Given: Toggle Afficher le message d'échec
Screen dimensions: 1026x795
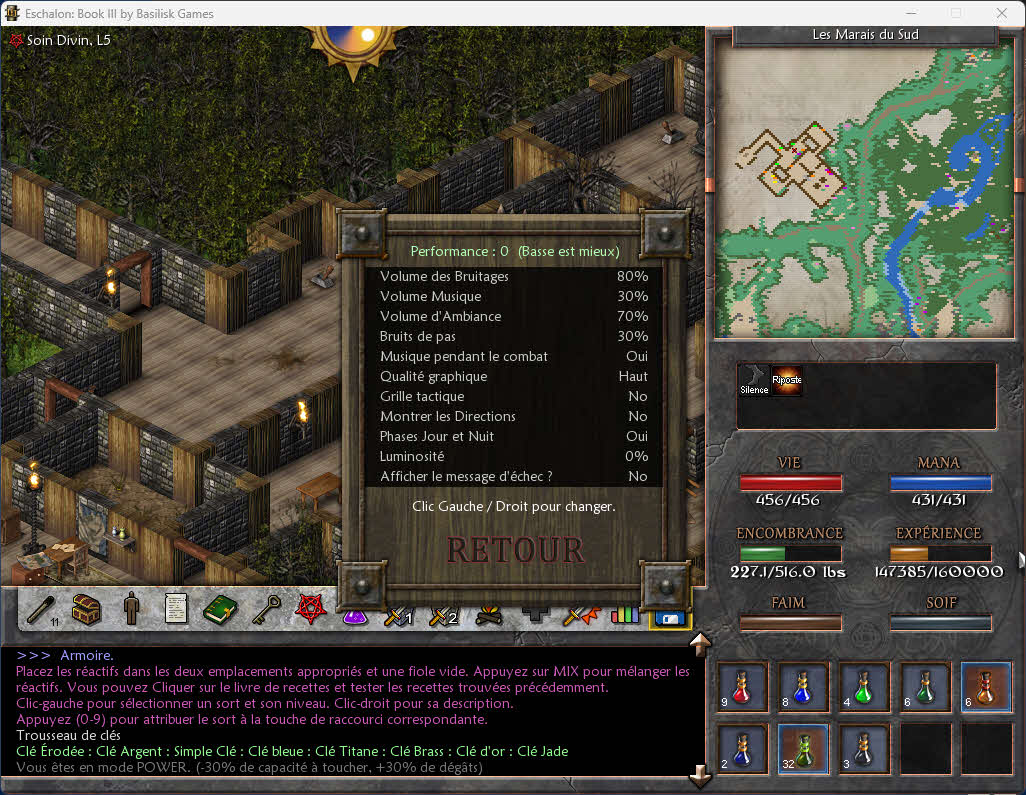Looking at the screenshot, I should coord(514,476).
